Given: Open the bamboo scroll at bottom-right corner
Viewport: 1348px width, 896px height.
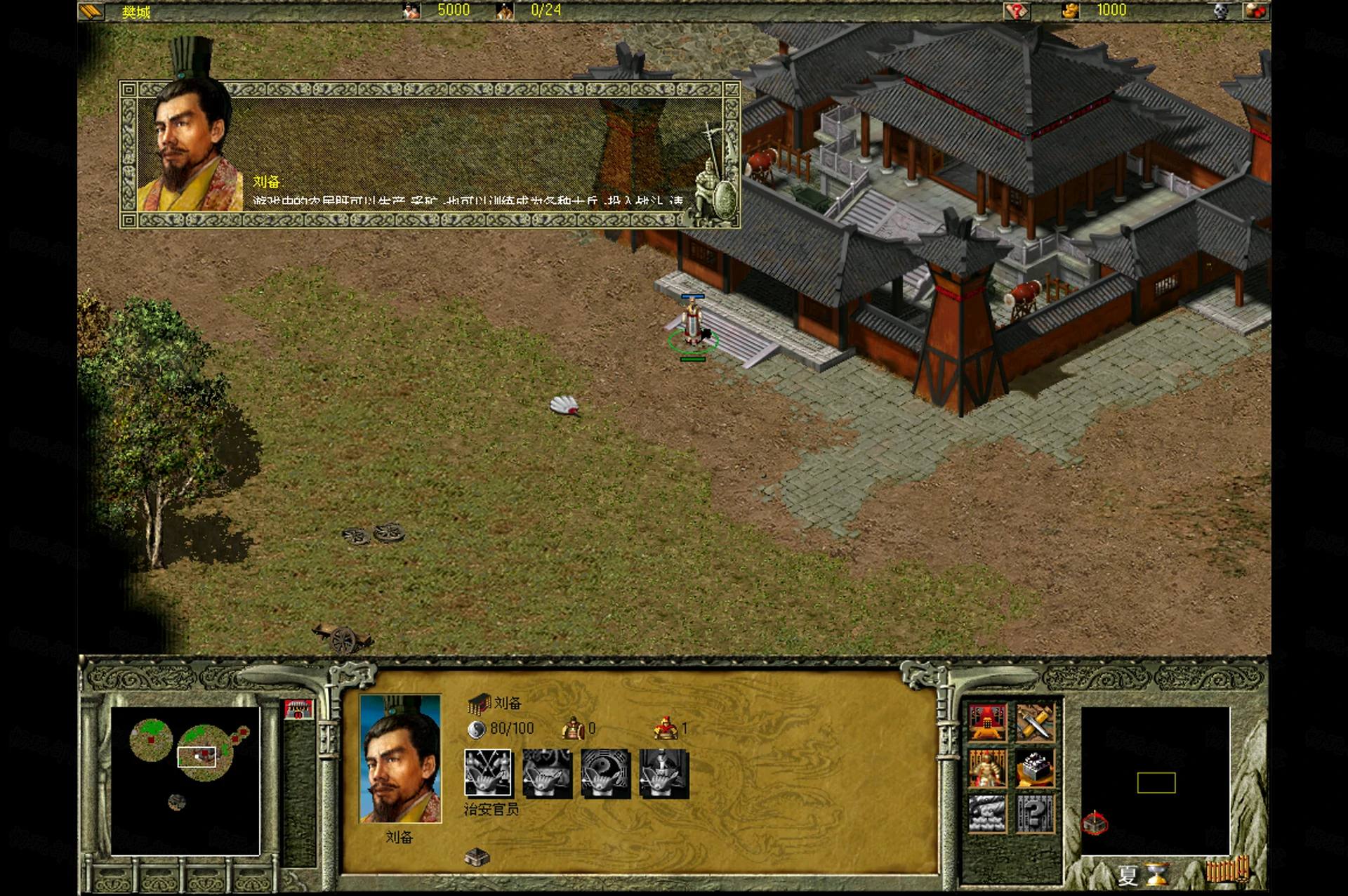Looking at the screenshot, I should pos(1227,871).
